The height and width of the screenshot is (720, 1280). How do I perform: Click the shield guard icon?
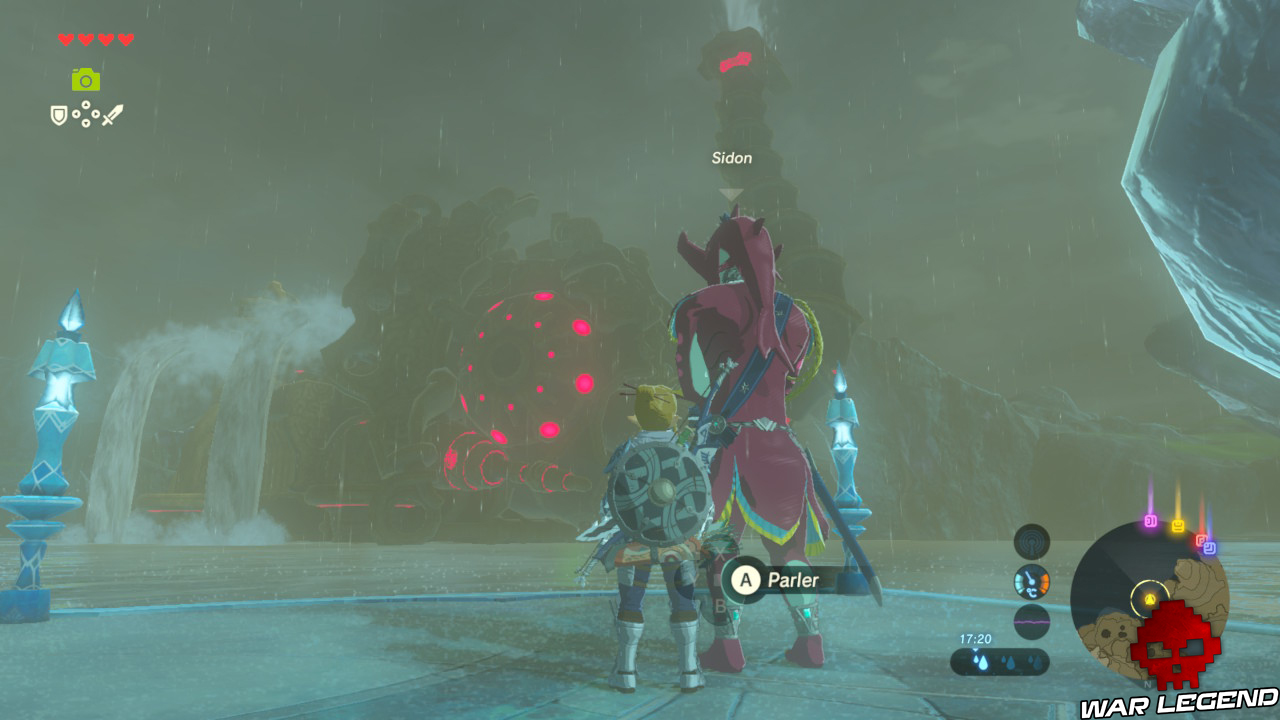click(x=59, y=115)
